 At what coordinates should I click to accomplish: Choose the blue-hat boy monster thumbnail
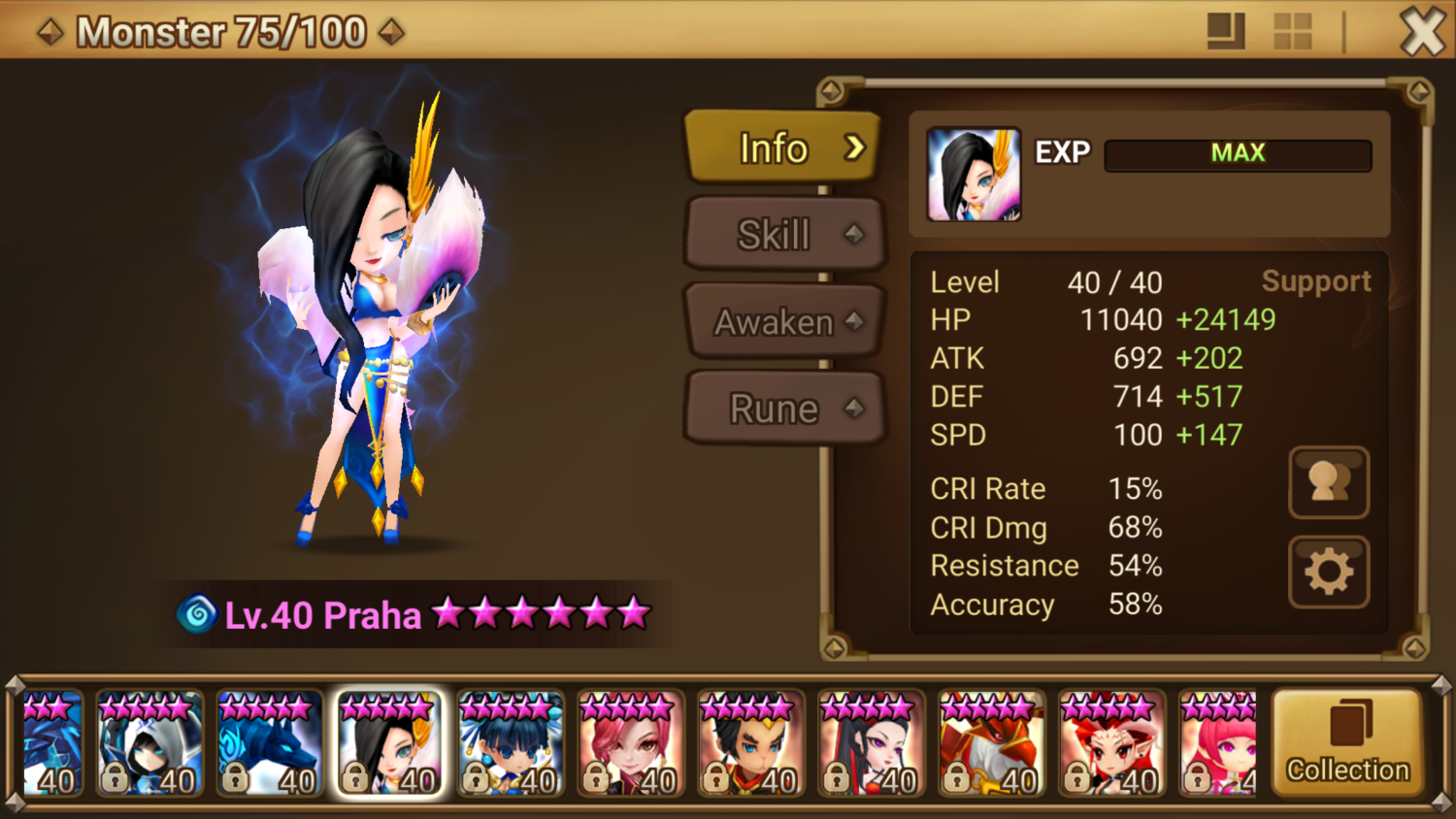[511, 744]
